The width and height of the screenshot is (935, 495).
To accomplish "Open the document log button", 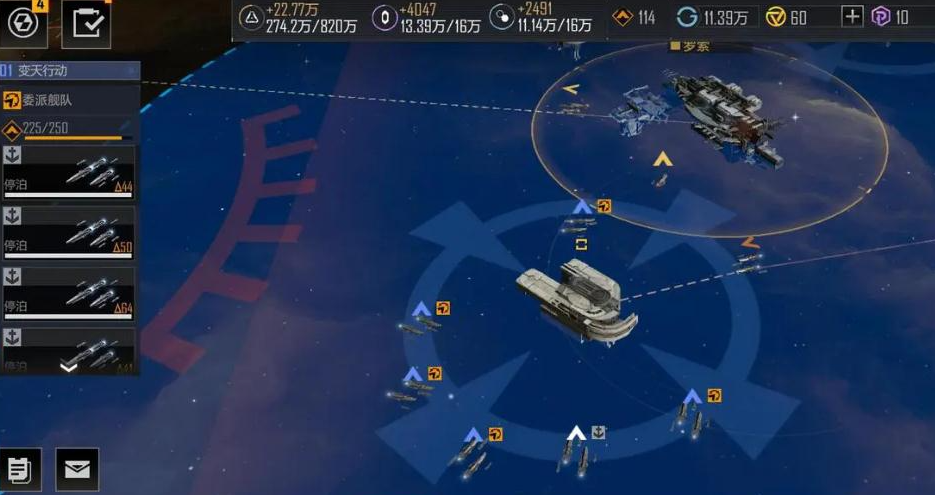I will point(21,469).
